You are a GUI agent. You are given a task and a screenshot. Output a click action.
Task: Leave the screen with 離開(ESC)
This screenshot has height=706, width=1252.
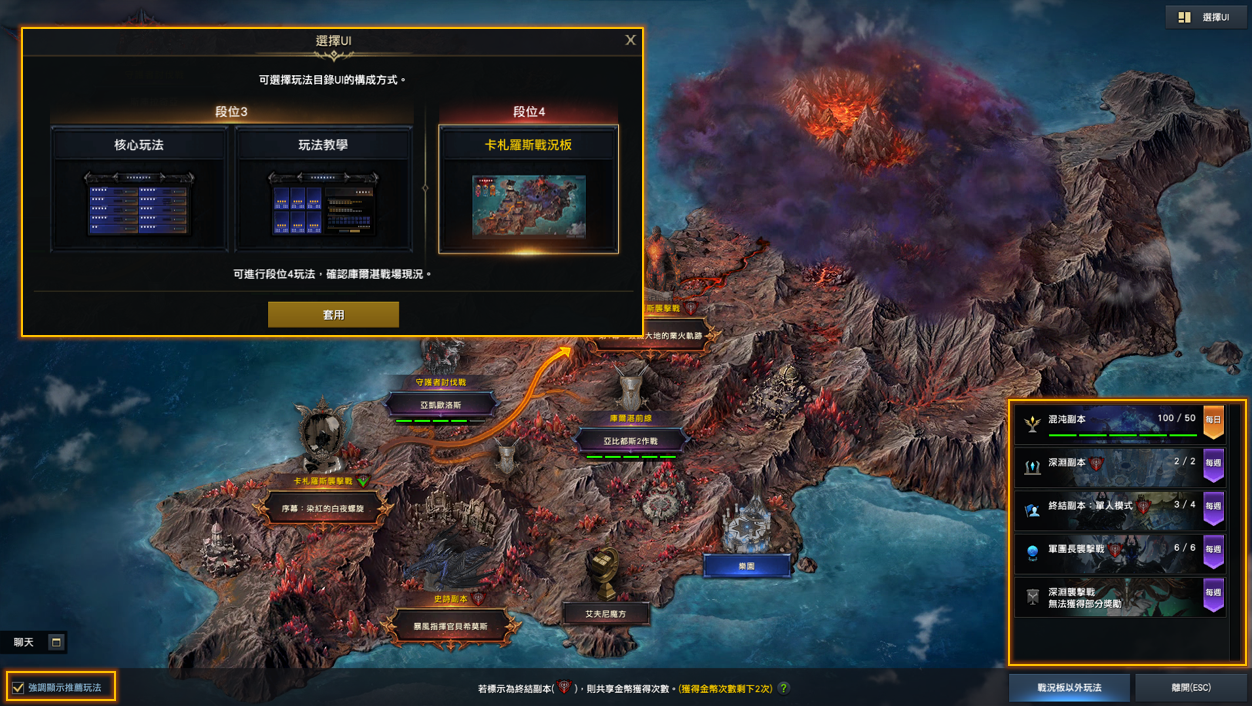[1191, 687]
